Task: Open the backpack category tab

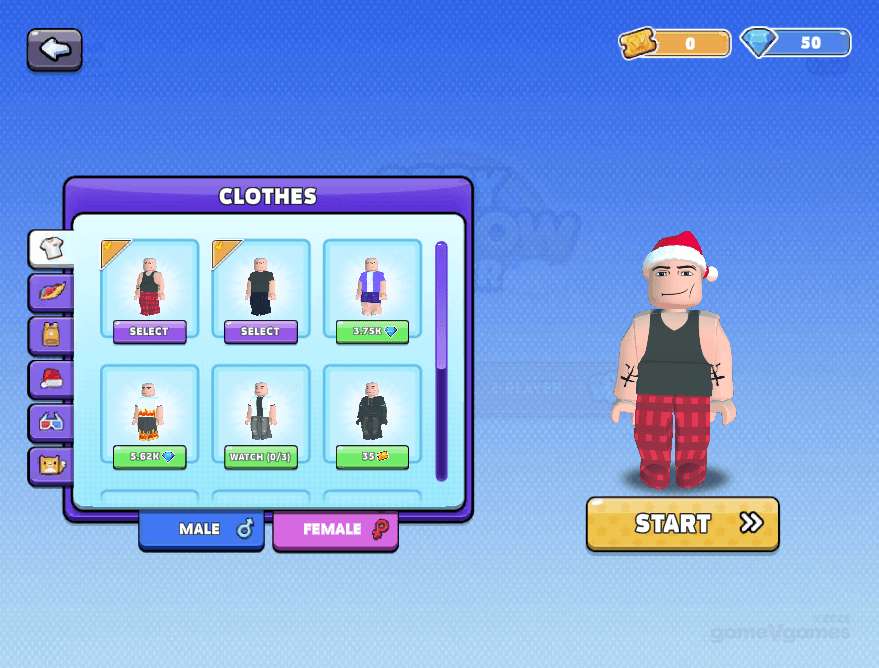Action: pyautogui.click(x=51, y=334)
